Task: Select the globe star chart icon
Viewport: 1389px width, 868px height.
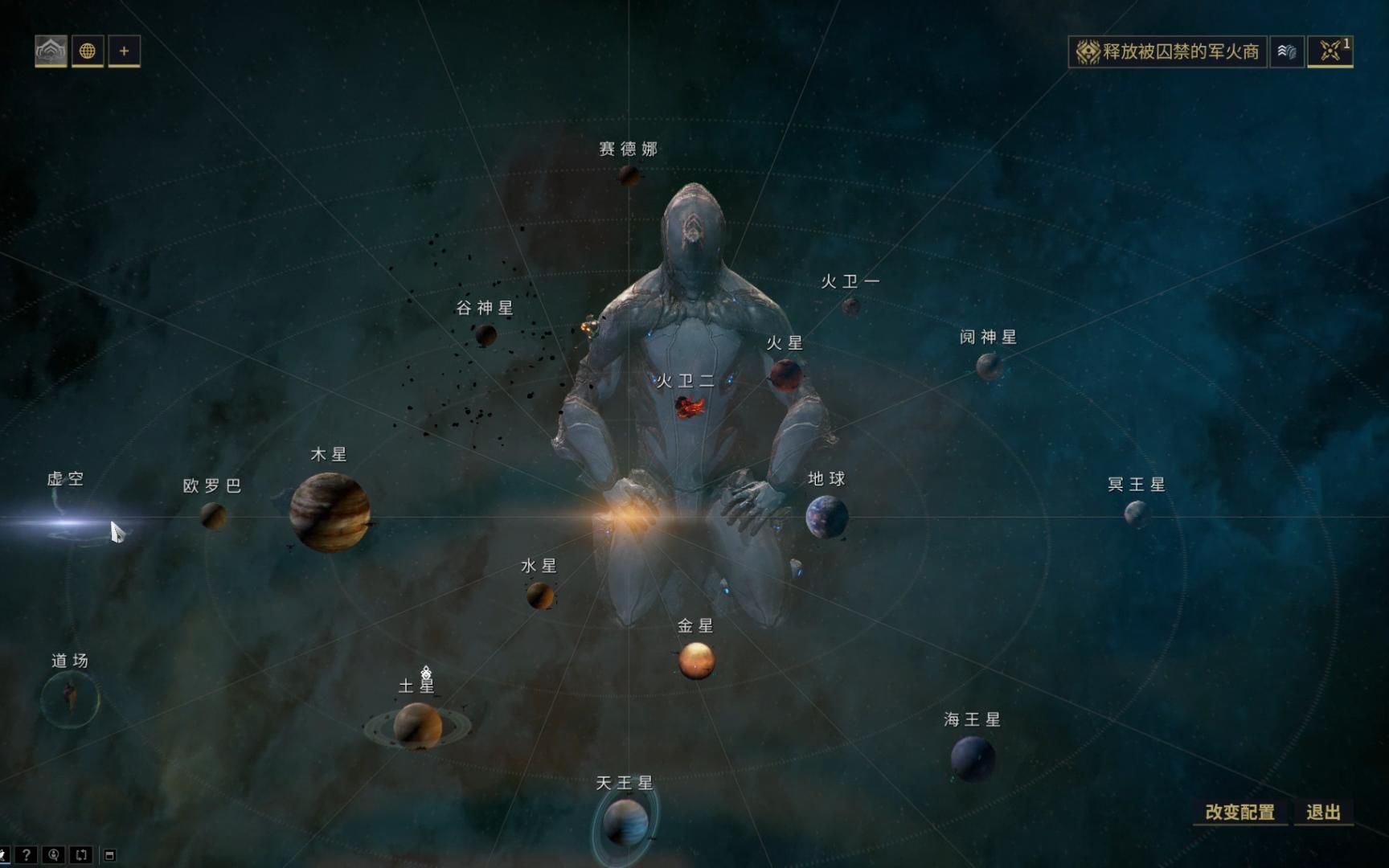Action: coord(88,50)
